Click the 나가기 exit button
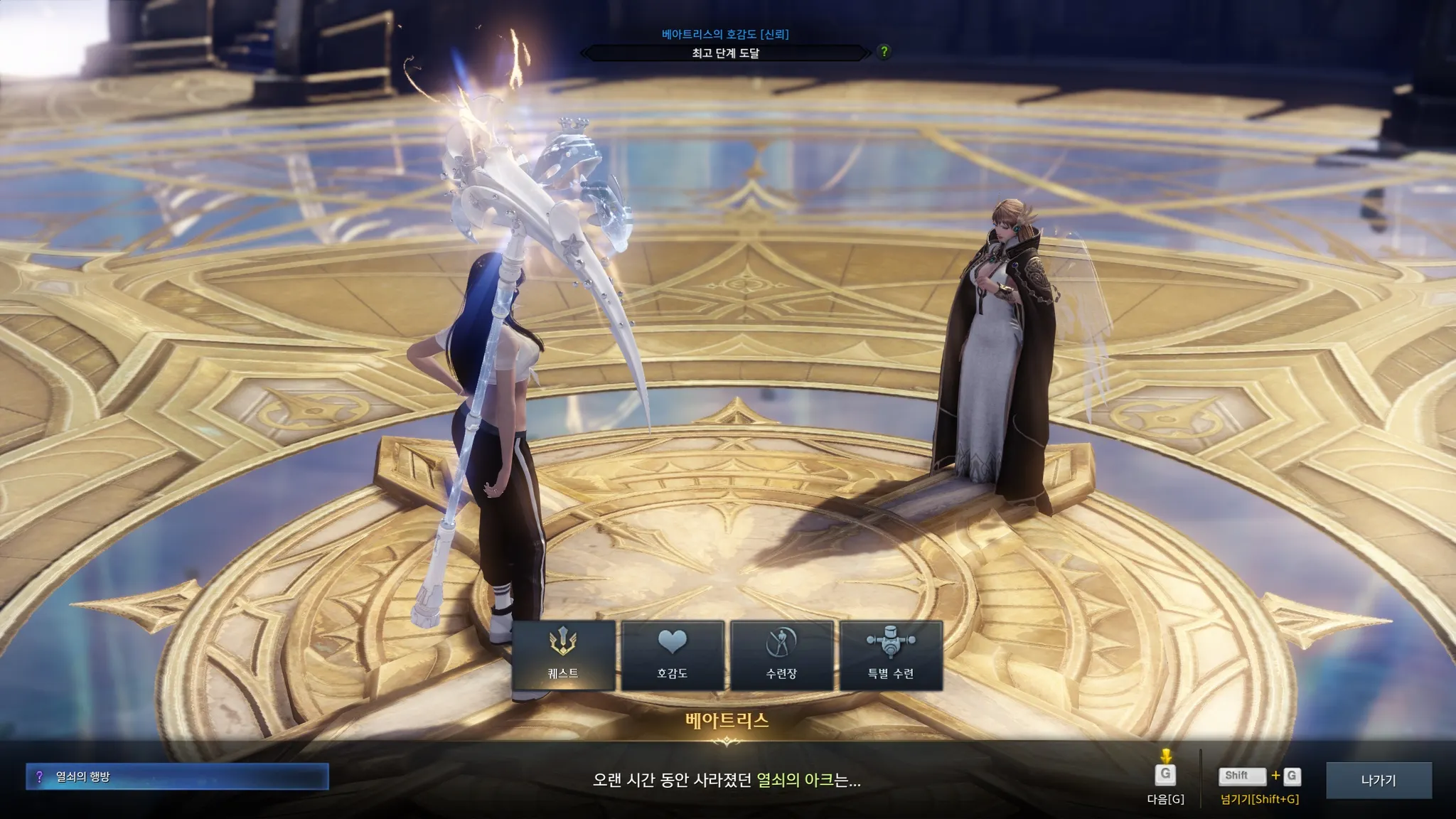Viewport: 1456px width, 819px height. [1379, 780]
